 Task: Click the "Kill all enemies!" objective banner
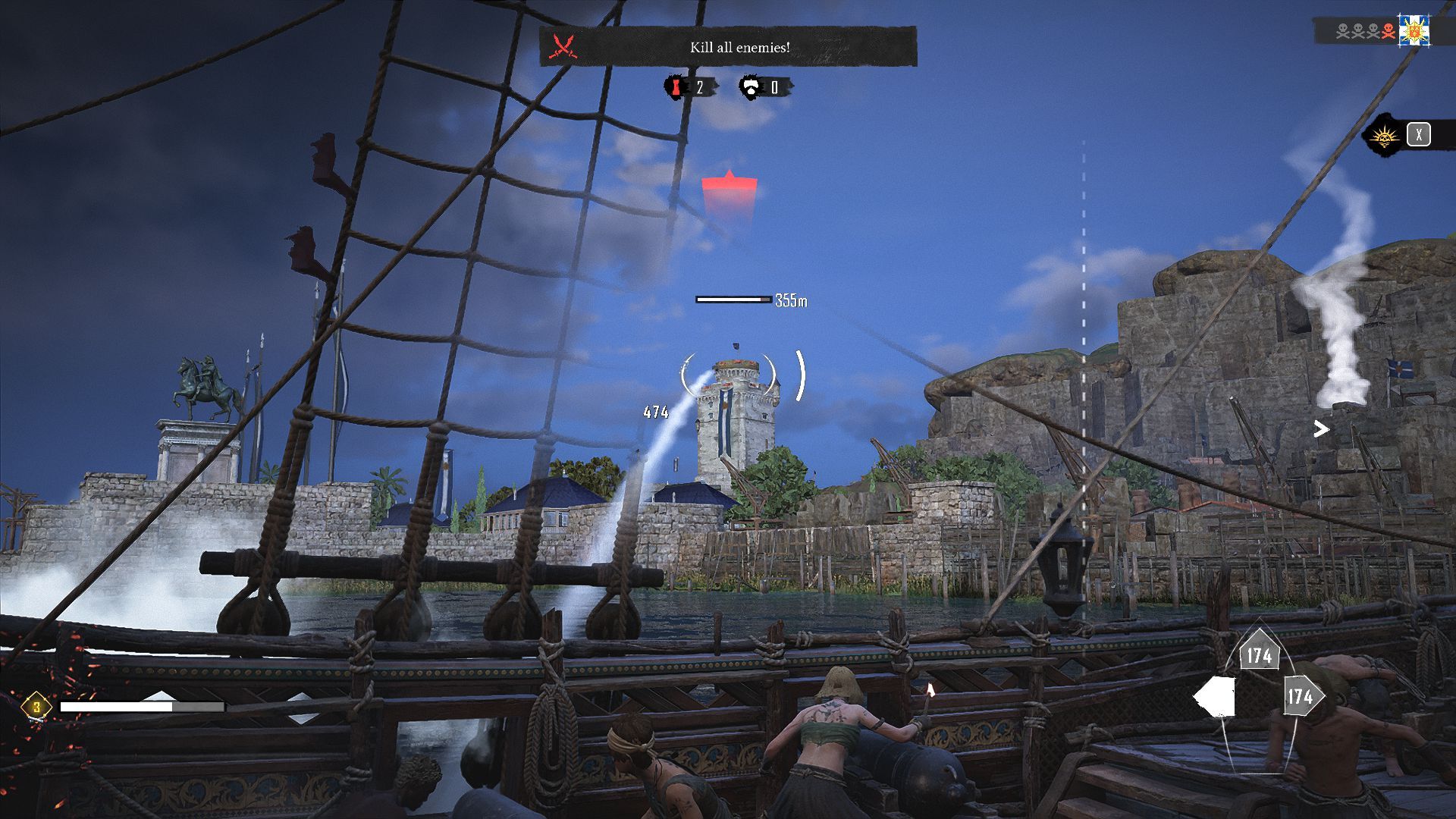pos(739,47)
